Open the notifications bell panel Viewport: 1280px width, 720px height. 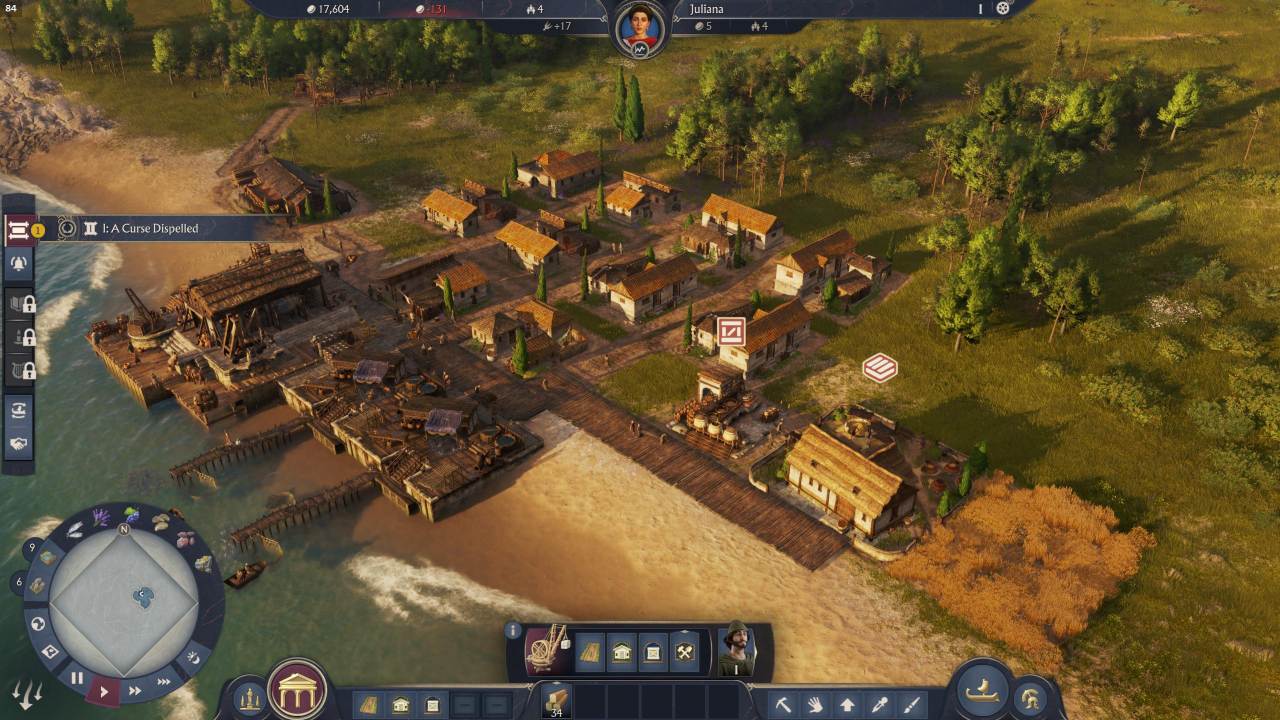coord(19,264)
